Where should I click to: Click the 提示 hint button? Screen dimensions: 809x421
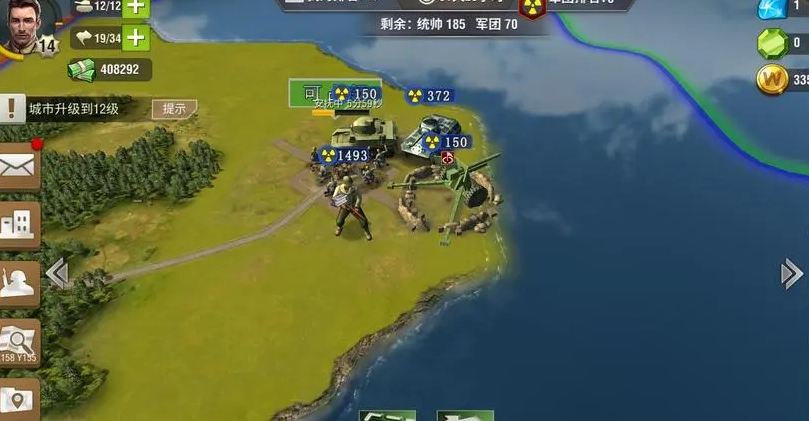[x=174, y=109]
